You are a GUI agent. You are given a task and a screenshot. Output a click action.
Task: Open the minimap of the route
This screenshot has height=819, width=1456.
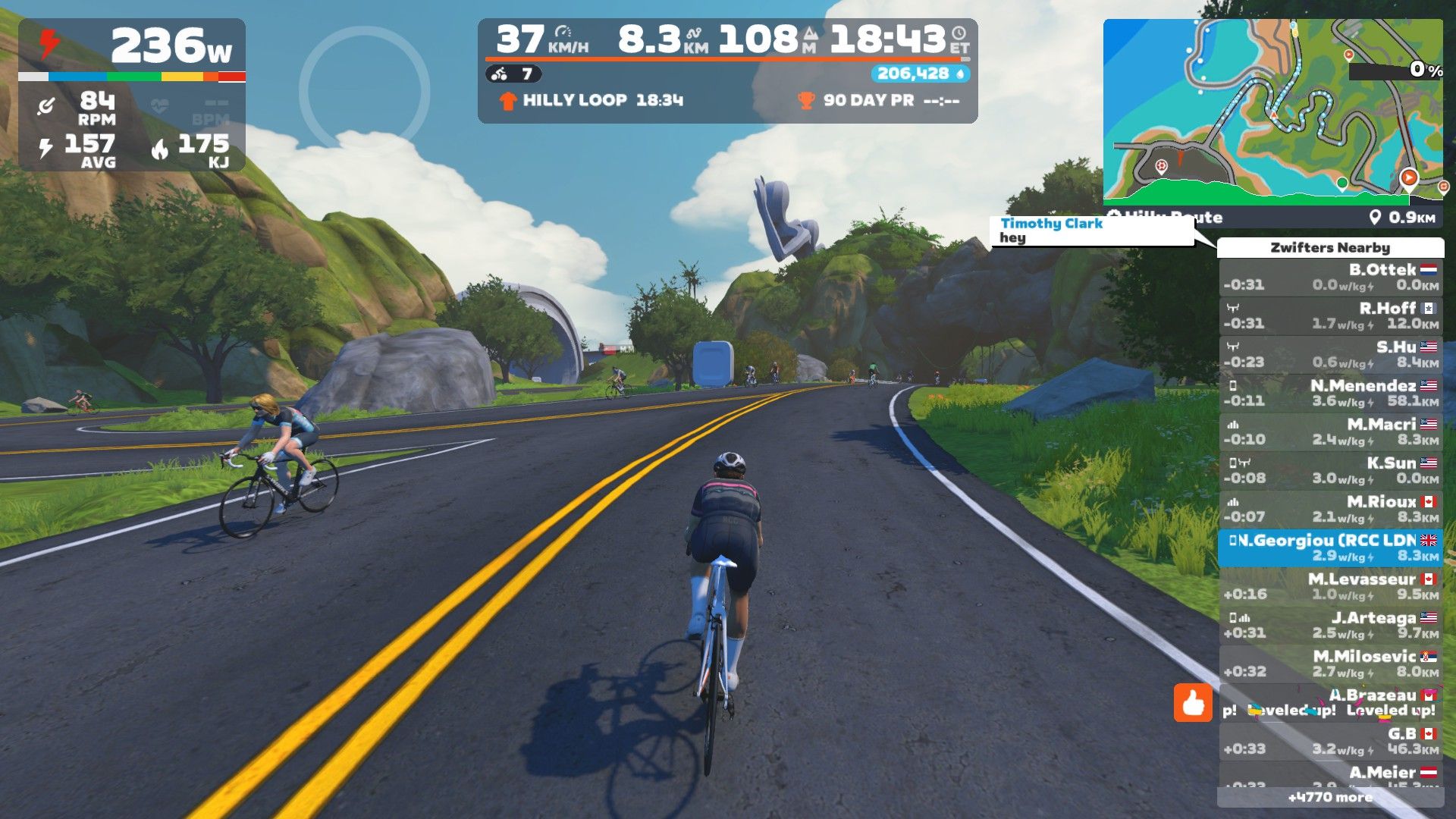[x=1272, y=112]
